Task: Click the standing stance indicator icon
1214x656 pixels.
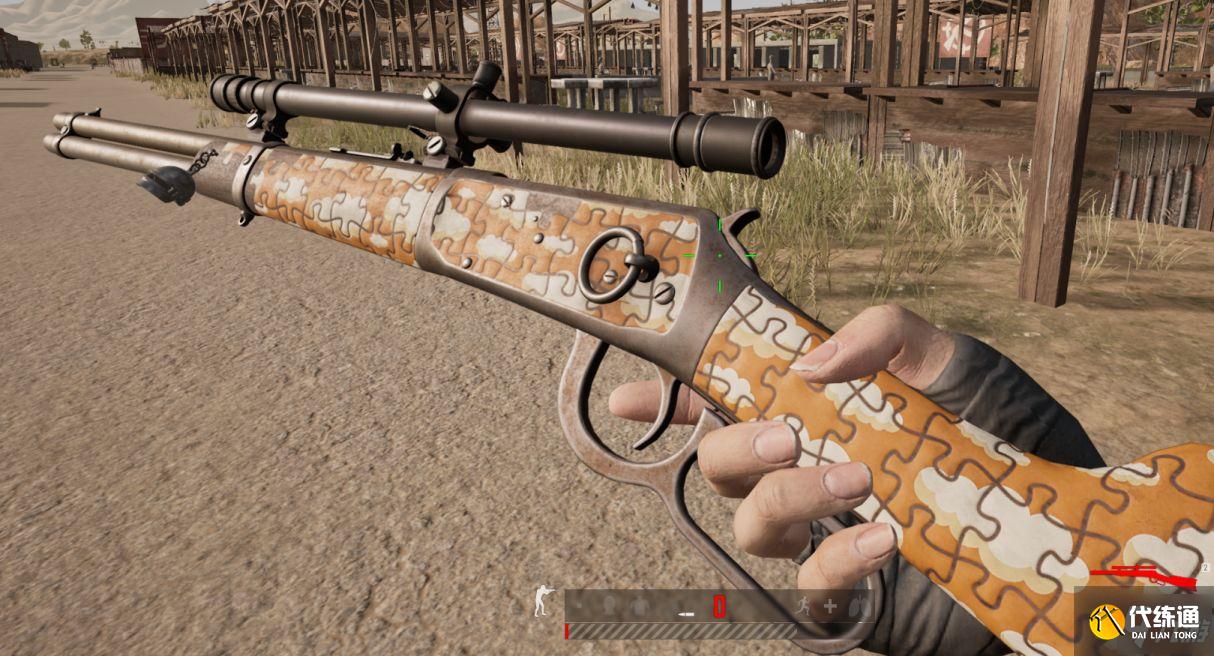Action: (x=541, y=602)
